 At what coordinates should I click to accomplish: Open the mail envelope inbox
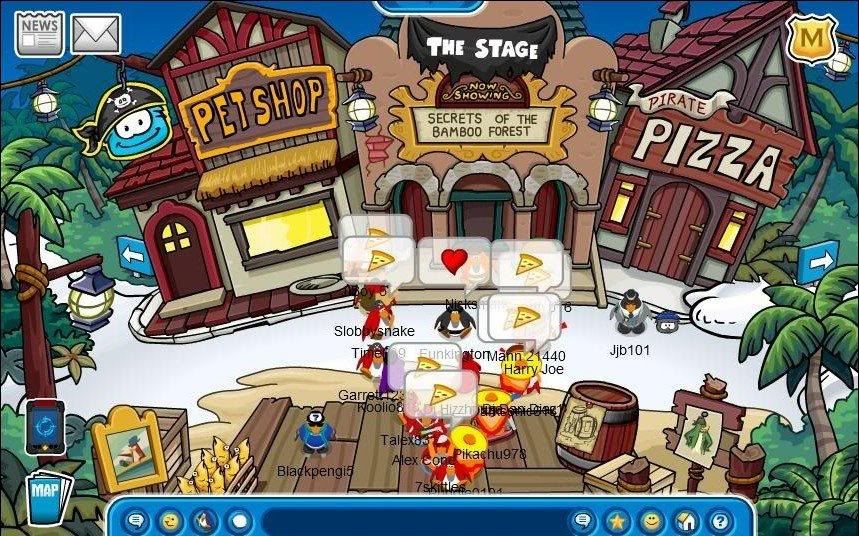[96, 35]
